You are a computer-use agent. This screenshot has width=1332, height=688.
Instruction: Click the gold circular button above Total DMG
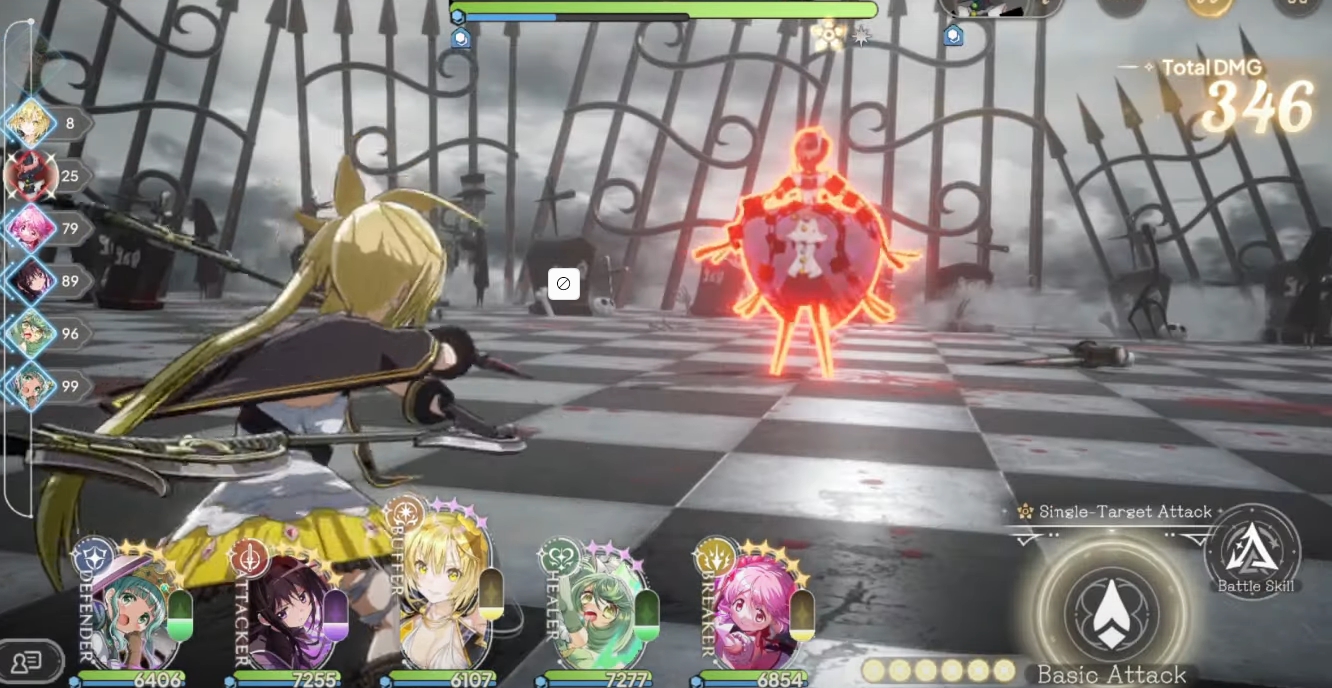[1210, 6]
